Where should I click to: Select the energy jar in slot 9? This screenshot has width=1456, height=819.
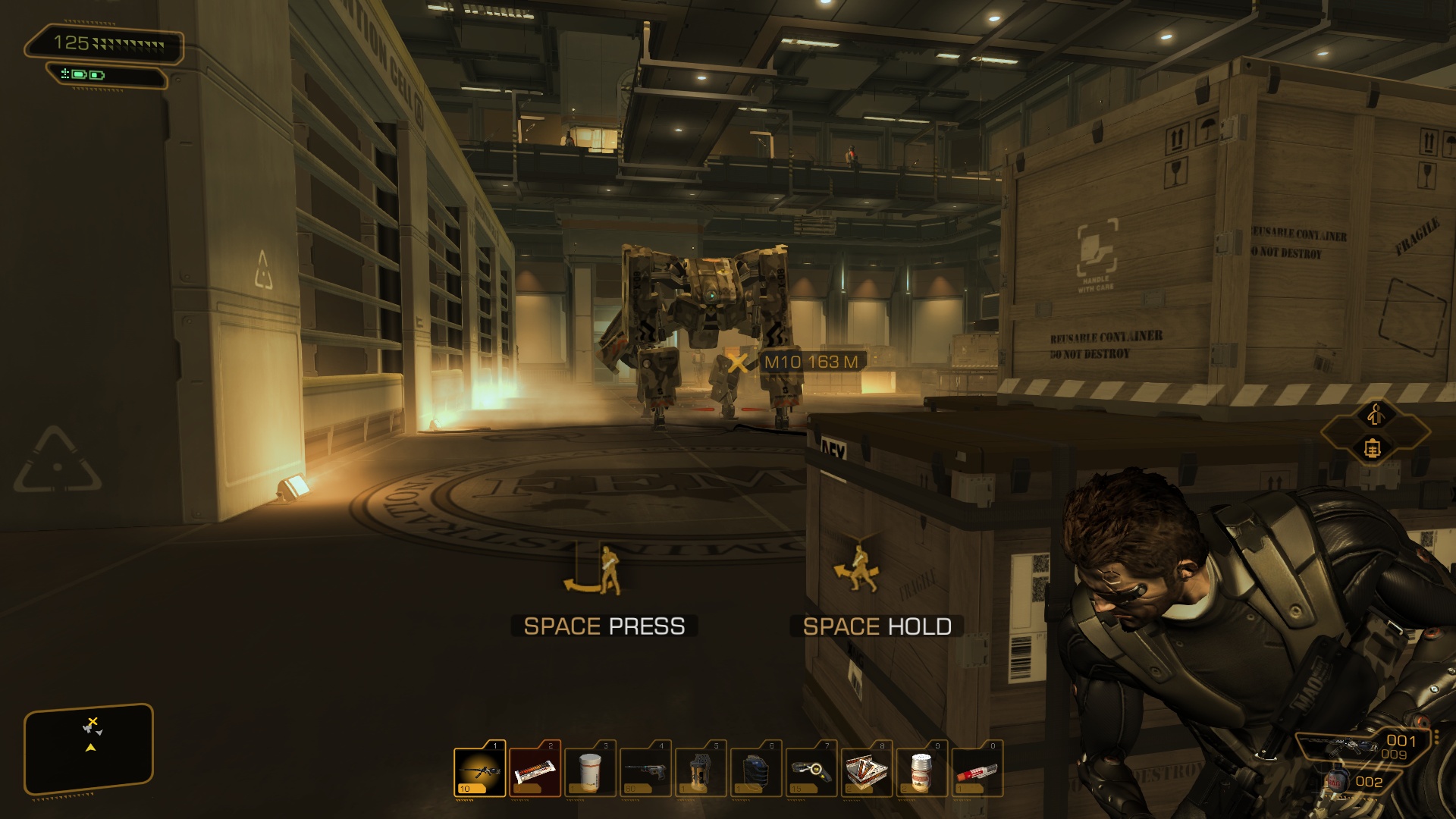point(922,772)
